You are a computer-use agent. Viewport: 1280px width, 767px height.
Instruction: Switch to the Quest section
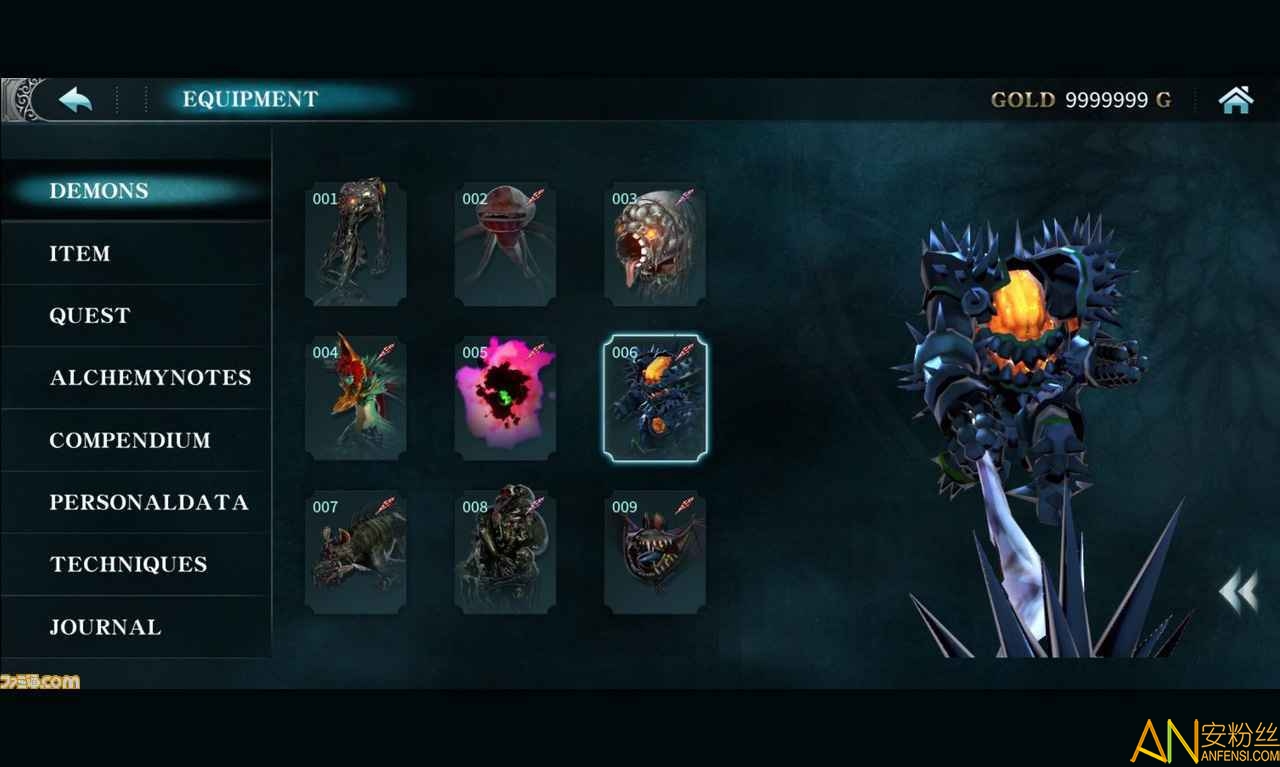click(90, 316)
